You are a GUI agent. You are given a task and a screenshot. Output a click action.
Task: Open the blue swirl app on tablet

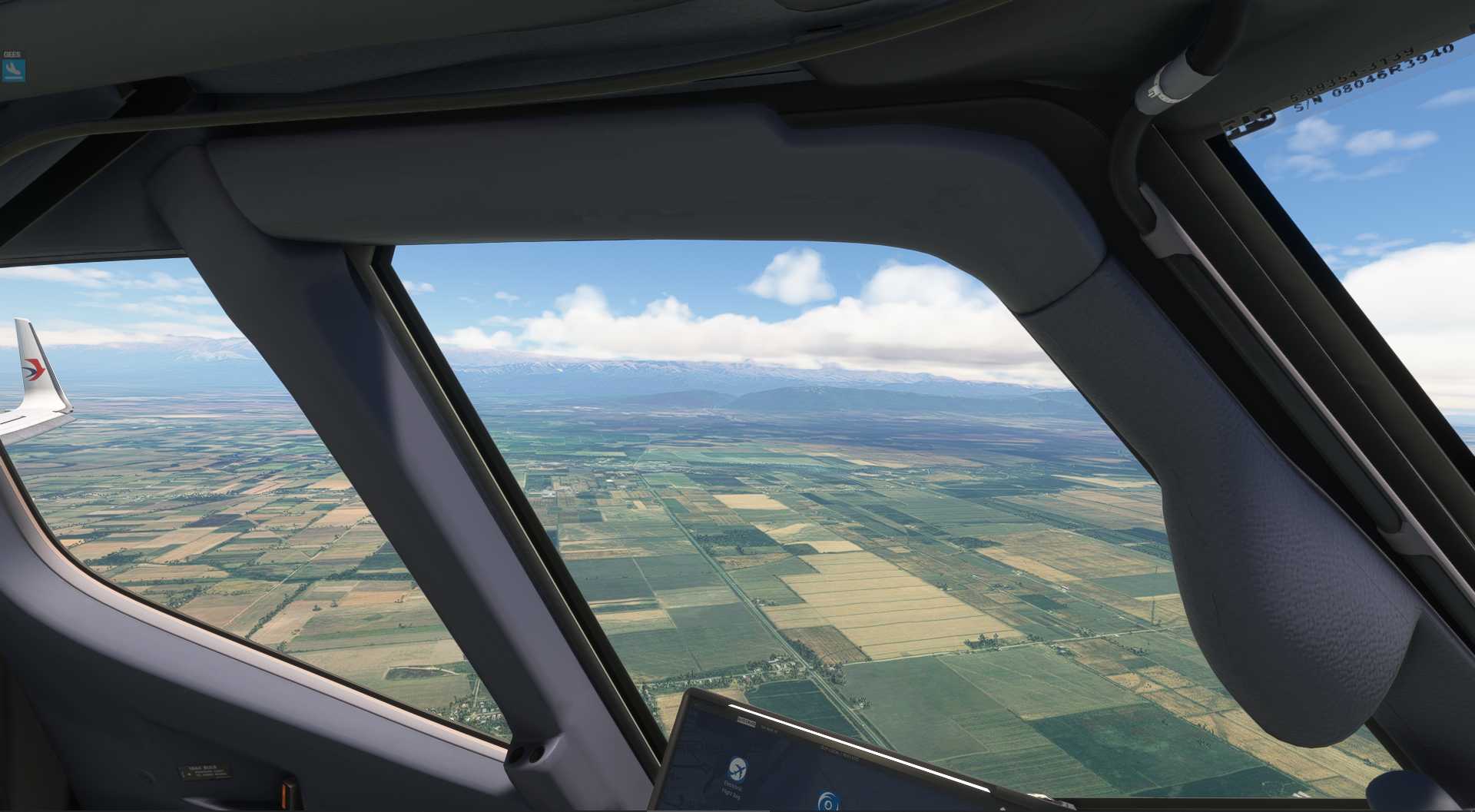pos(827,802)
